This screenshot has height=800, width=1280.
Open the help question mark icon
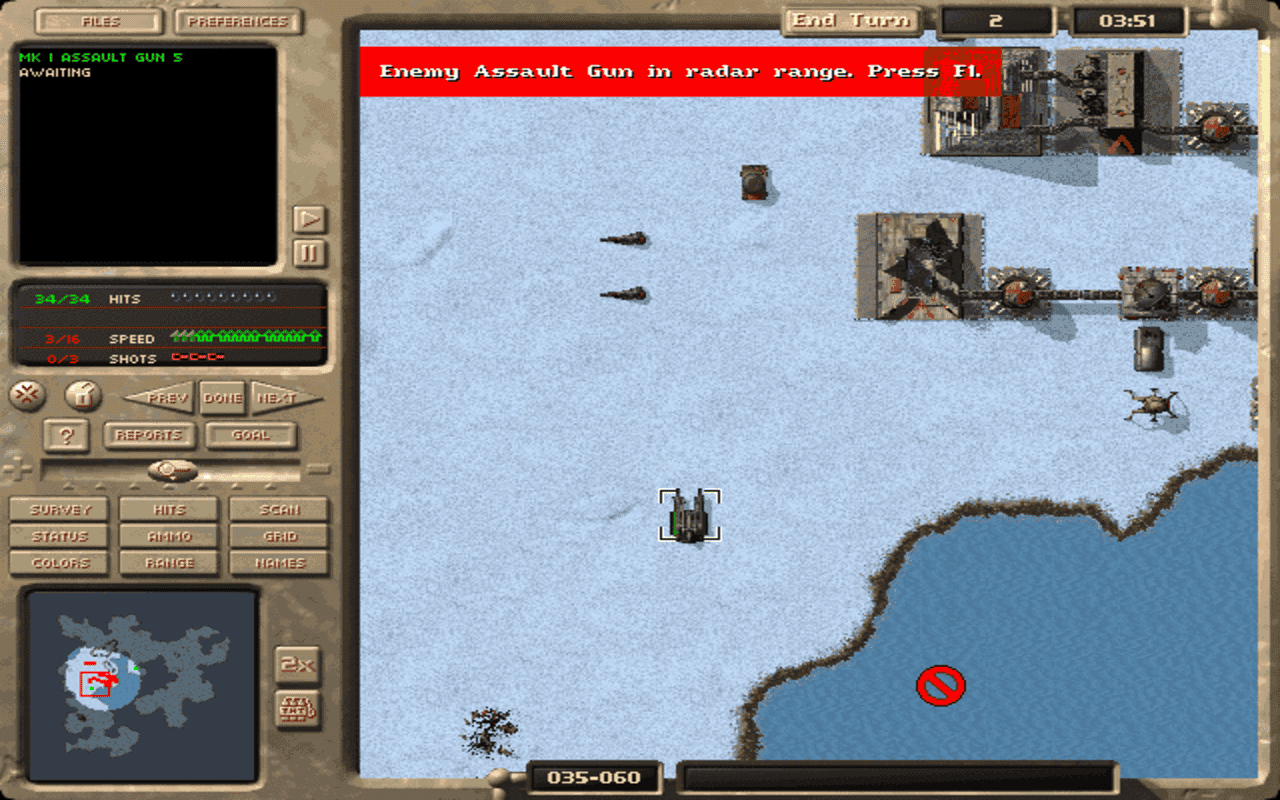[66, 435]
